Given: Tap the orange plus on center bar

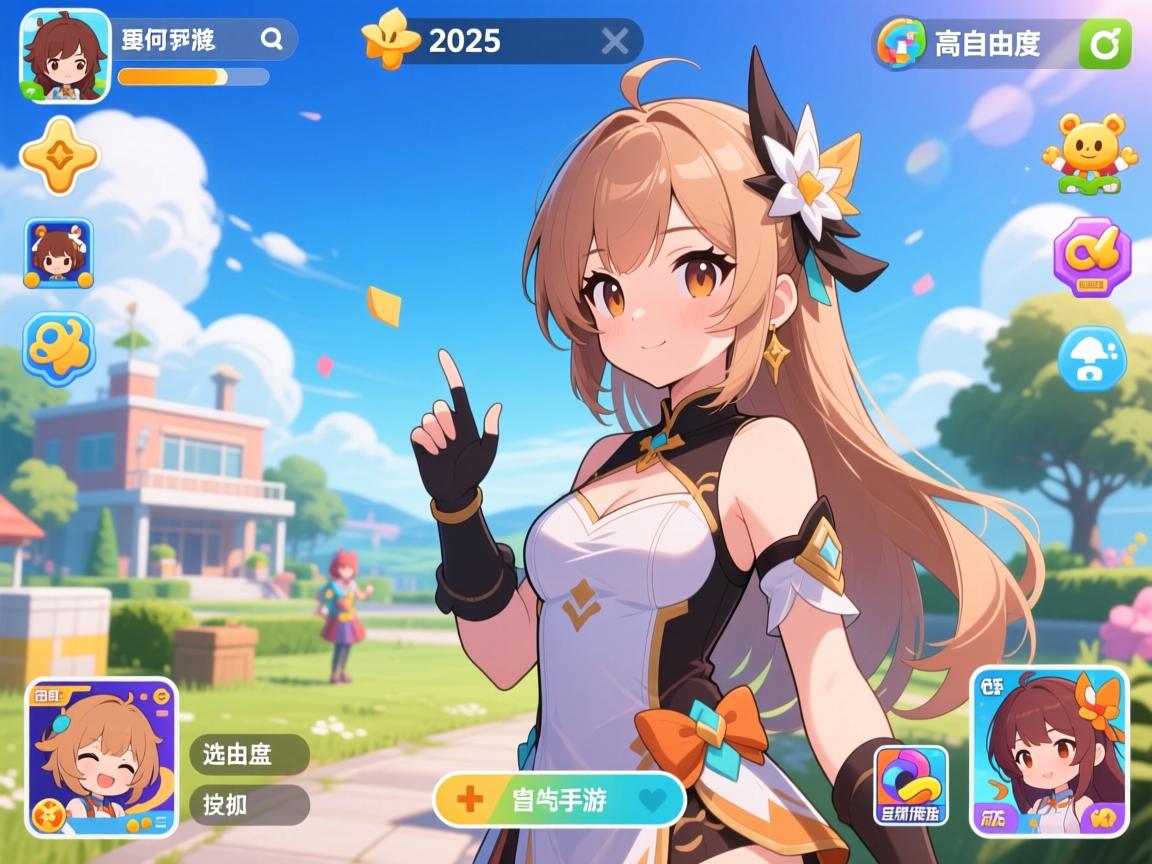Looking at the screenshot, I should coord(469,799).
